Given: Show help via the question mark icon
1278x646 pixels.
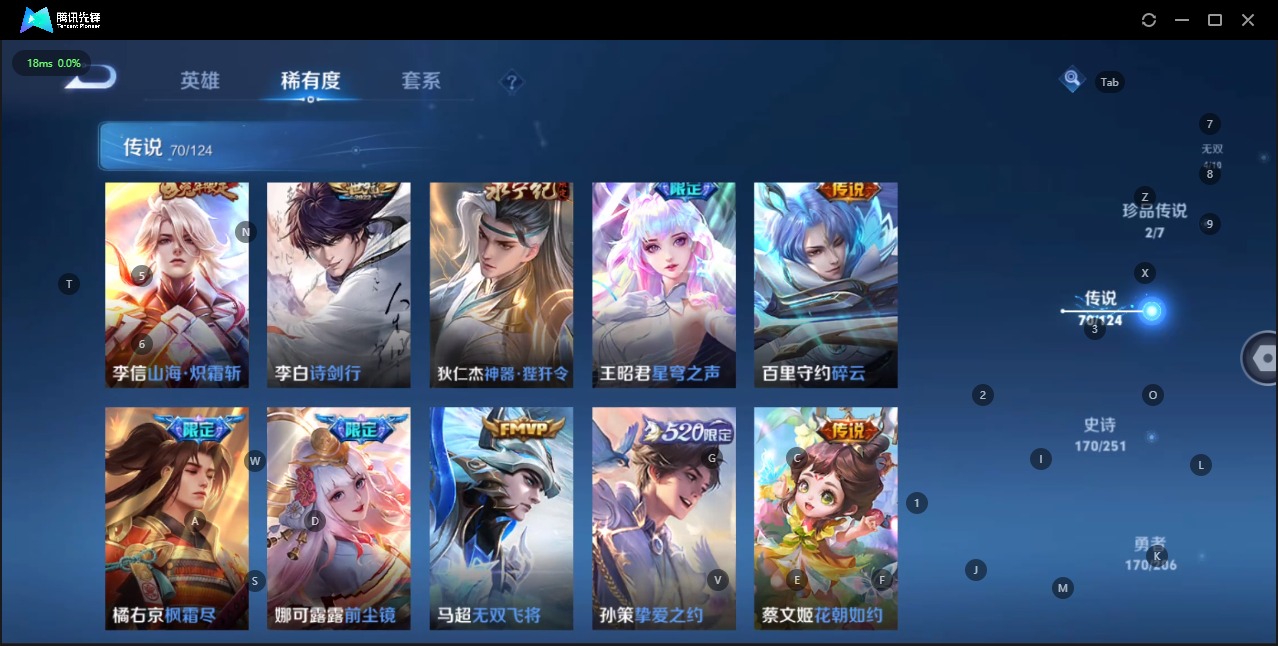Looking at the screenshot, I should coord(511,82).
